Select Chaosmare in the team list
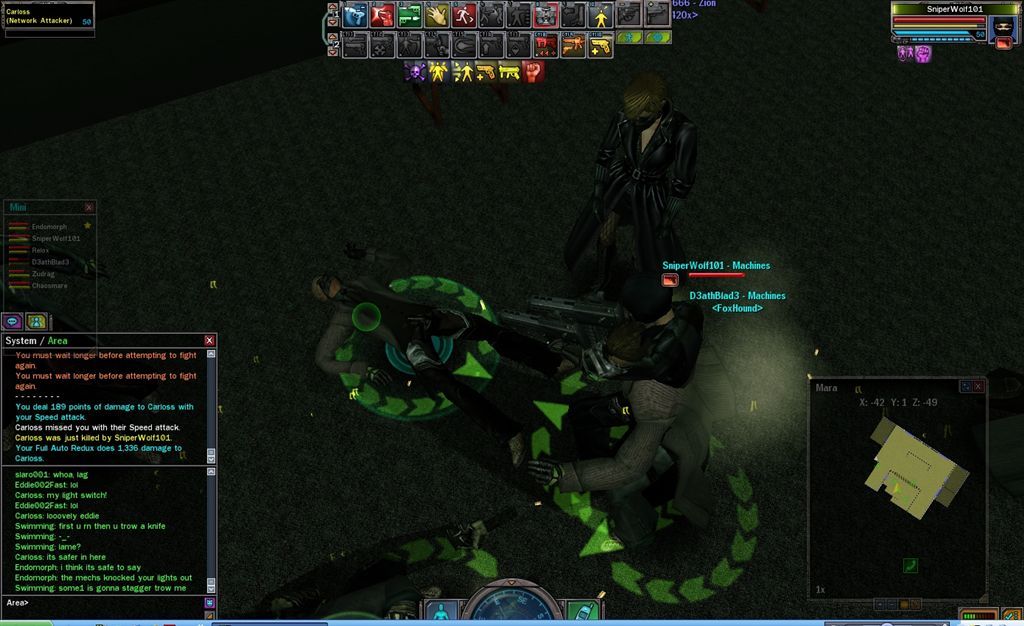 (49, 285)
